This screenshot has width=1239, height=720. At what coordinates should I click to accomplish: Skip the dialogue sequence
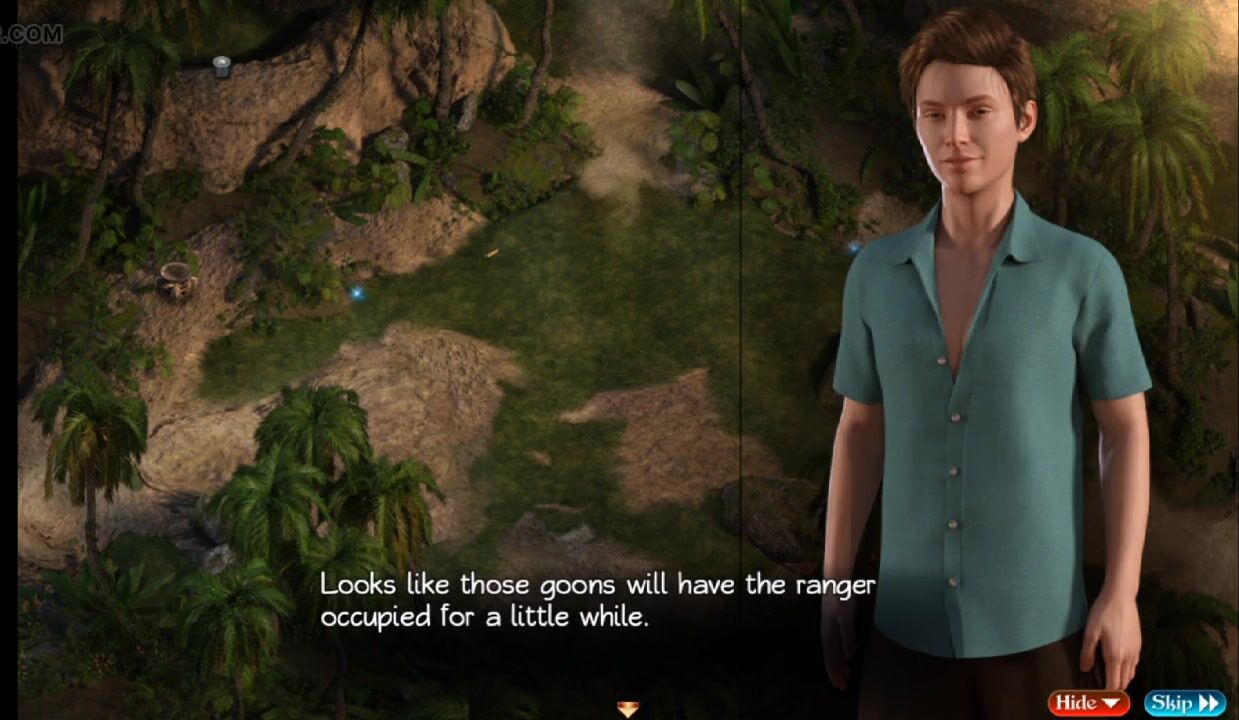[x=1185, y=703]
